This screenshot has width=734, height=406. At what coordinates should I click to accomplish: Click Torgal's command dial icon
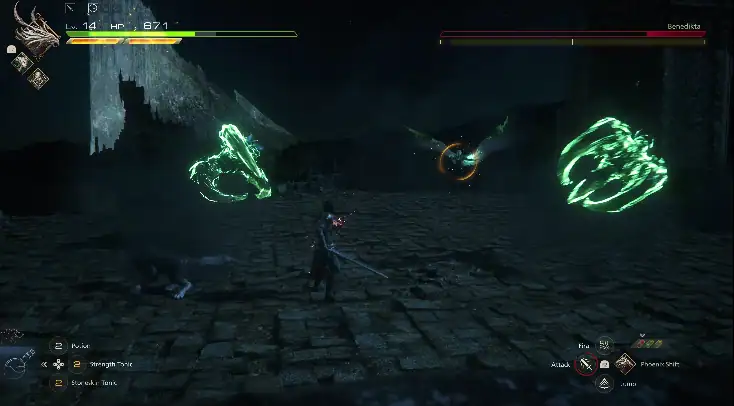[16, 365]
